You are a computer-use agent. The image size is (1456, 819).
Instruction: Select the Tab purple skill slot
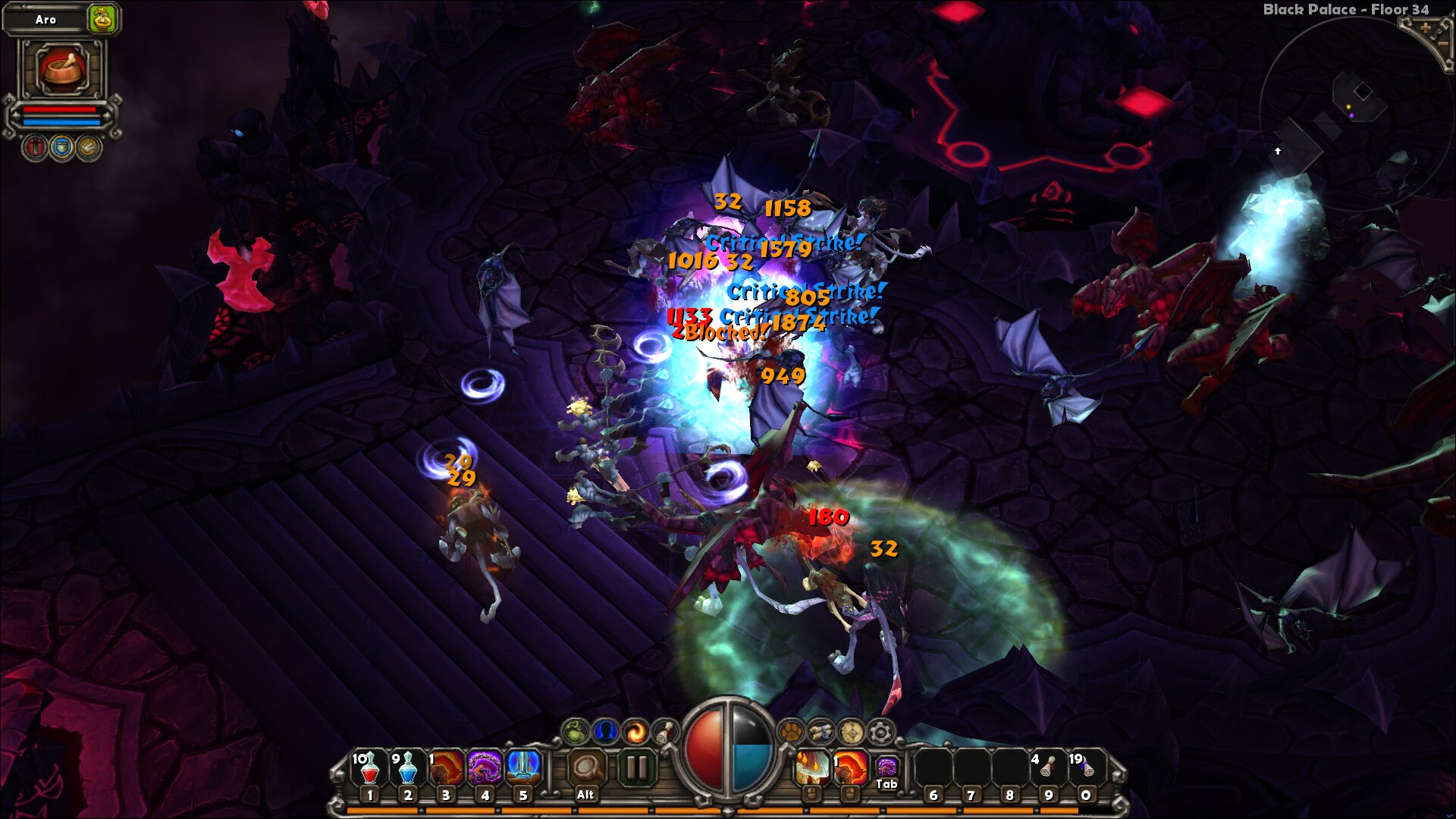886,768
